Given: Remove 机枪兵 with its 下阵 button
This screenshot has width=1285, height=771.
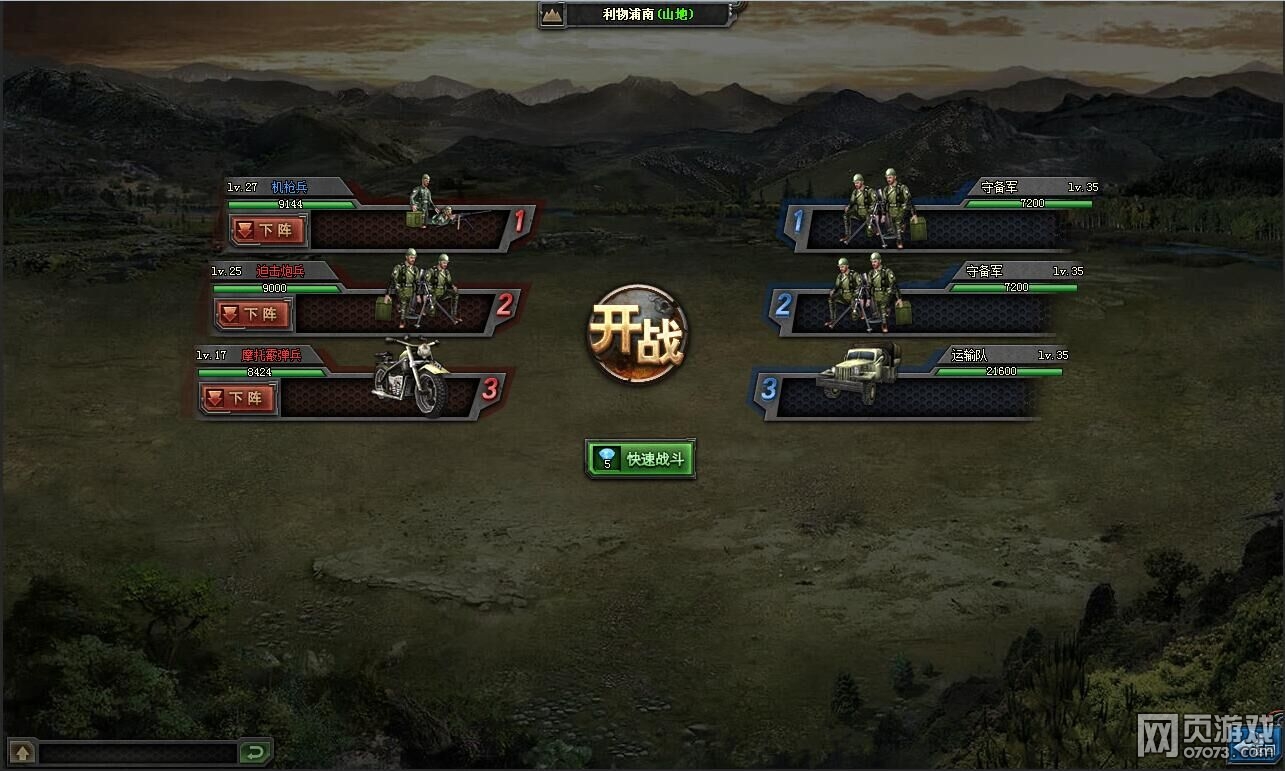Looking at the screenshot, I should click(267, 231).
